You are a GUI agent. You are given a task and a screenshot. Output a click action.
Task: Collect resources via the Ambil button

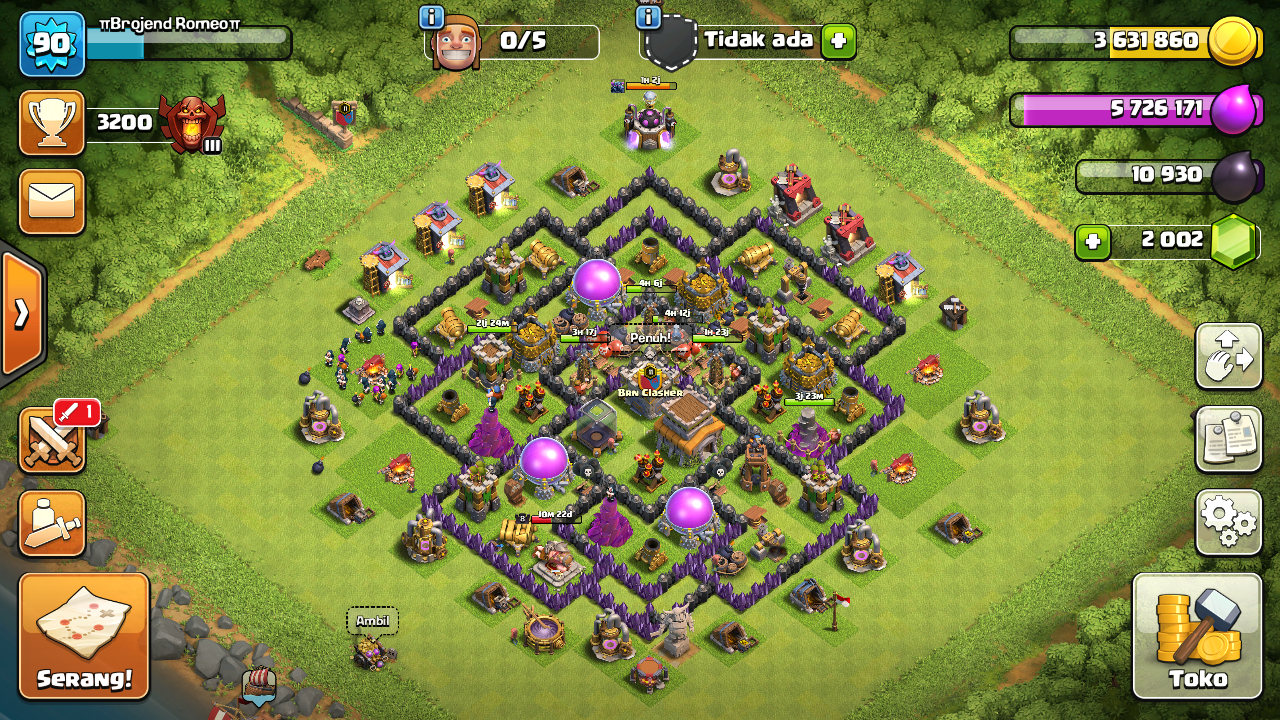tap(370, 620)
